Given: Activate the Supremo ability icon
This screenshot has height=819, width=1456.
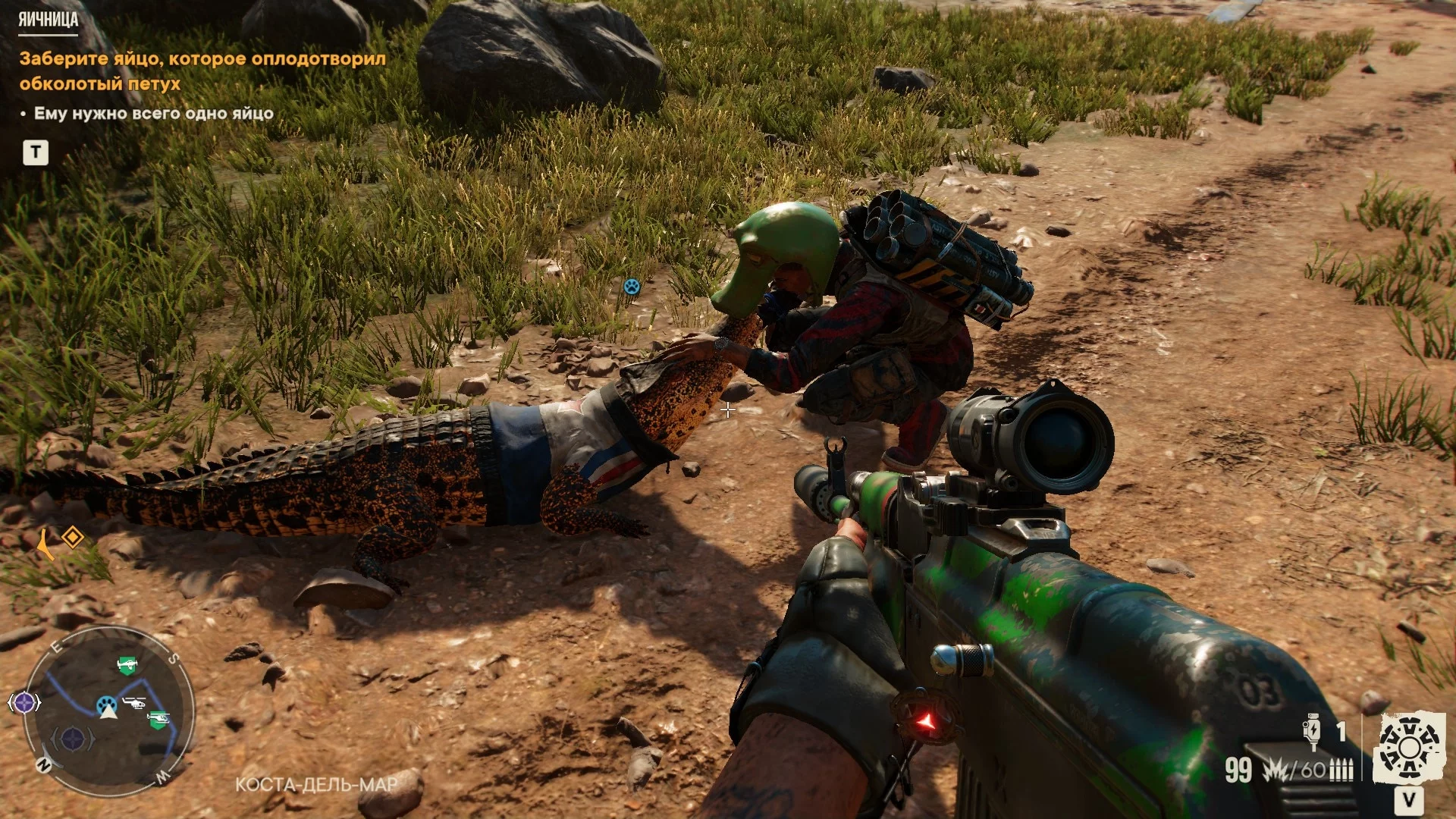Looking at the screenshot, I should (x=1409, y=748).
